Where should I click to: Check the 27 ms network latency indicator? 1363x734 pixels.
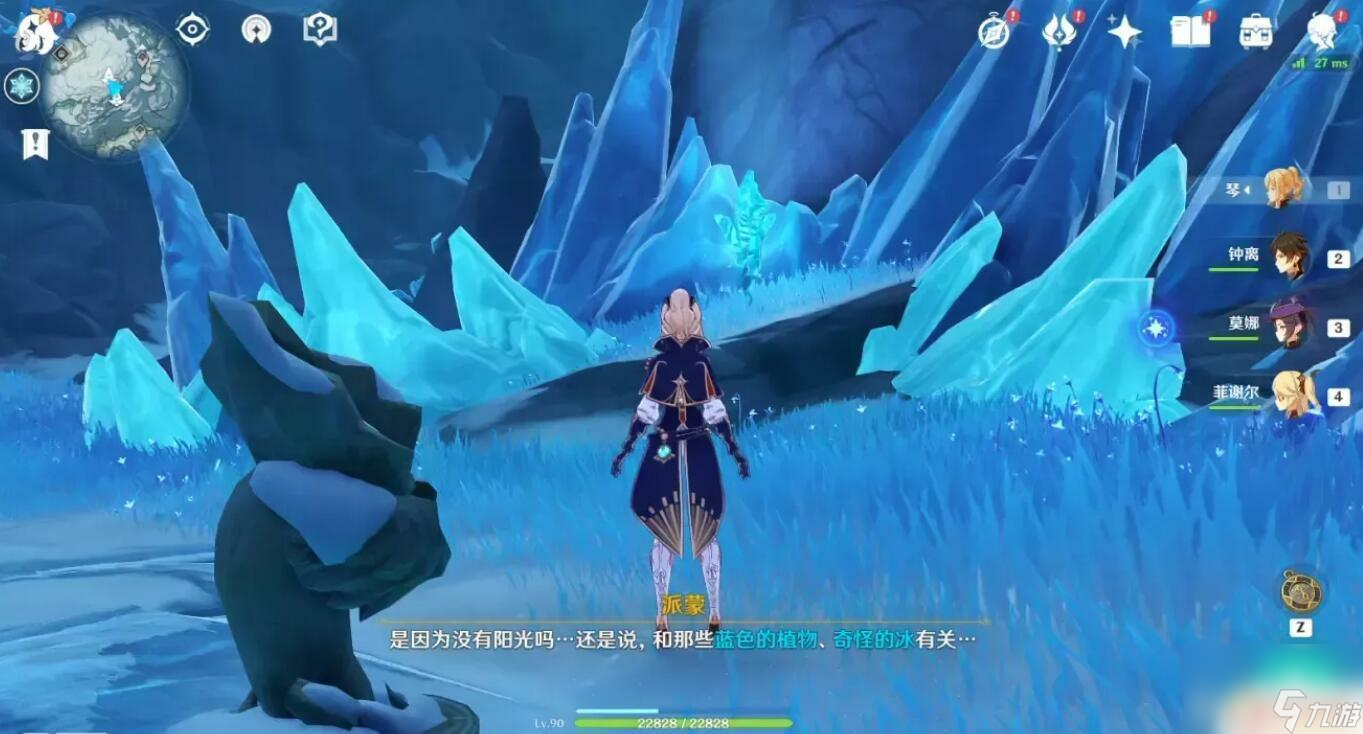click(x=1325, y=62)
